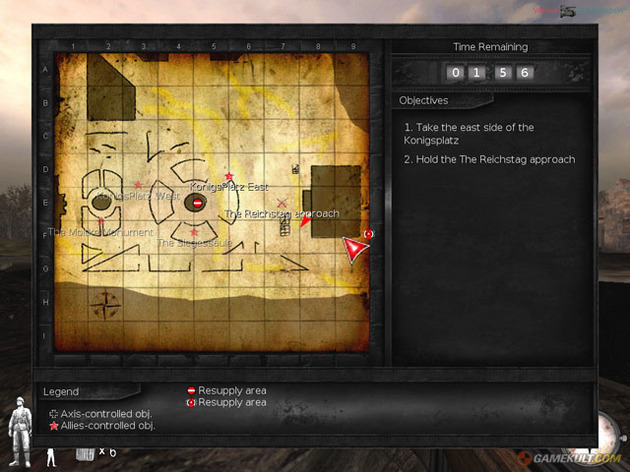Click the Siegessaule objective label
Viewport: 630px width, 472px height.
coord(194,241)
